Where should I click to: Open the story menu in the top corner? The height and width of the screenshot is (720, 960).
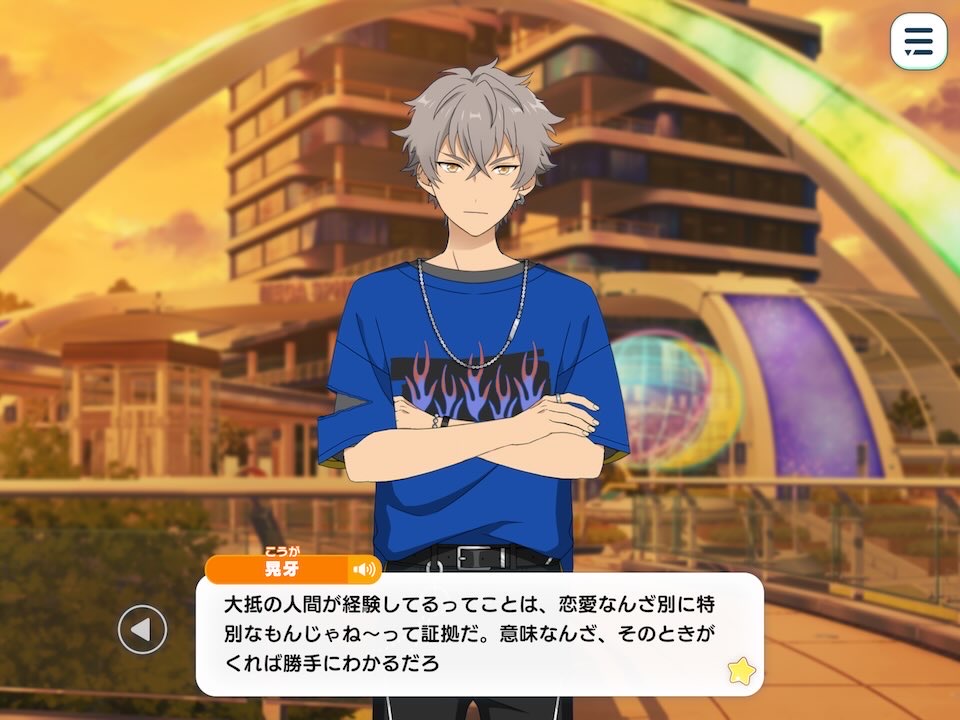pos(918,42)
